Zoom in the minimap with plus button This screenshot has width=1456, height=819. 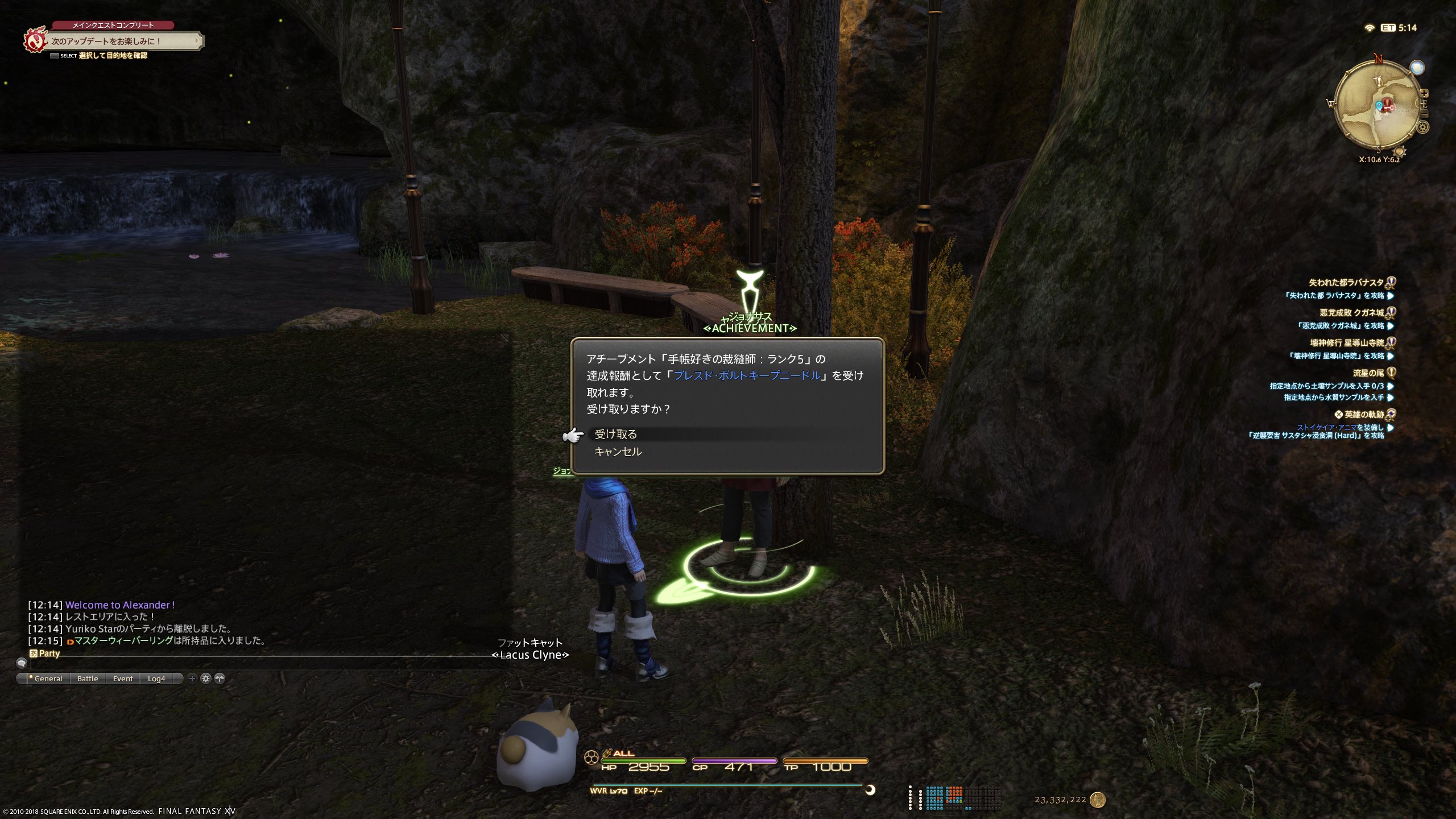click(1424, 93)
